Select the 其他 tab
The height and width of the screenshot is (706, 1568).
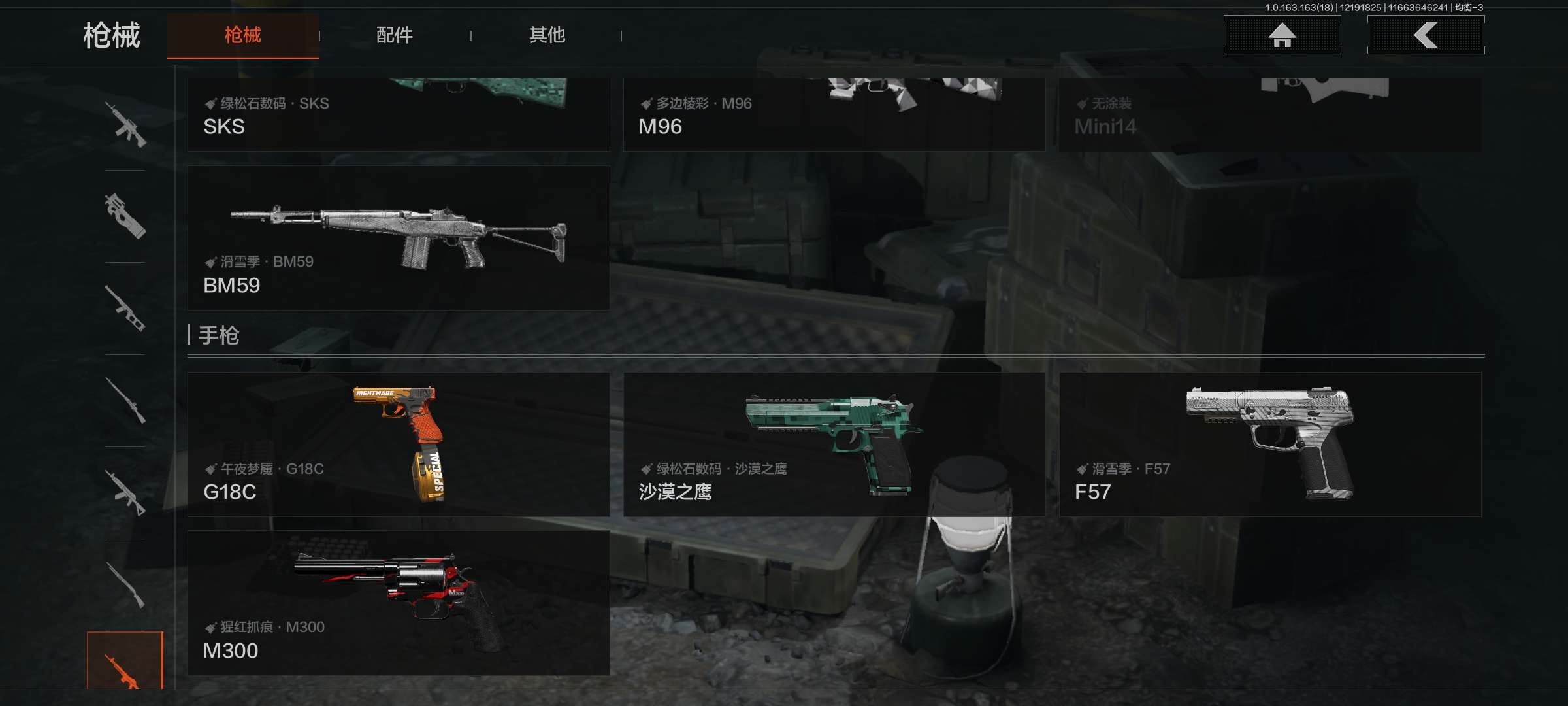[x=547, y=35]
